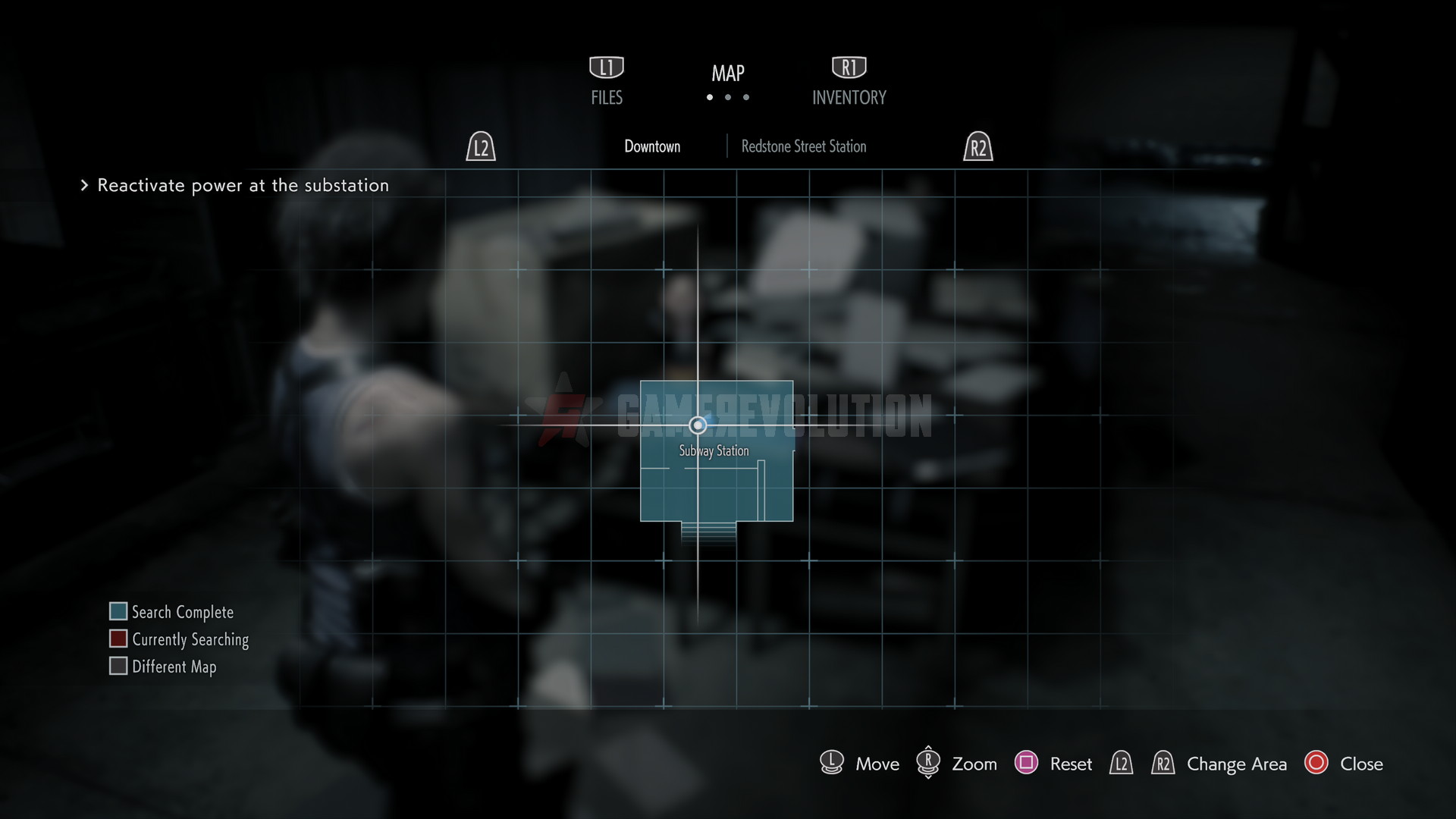Viewport: 1456px width, 819px height.
Task: Switch to Redstone Street Station map
Action: click(x=803, y=146)
